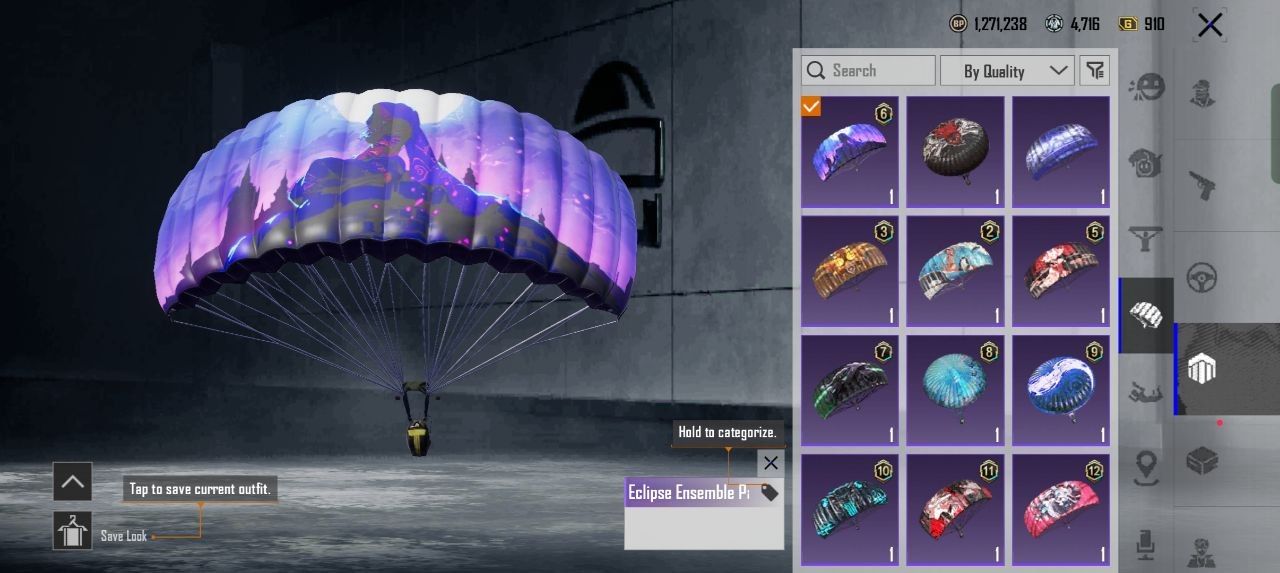Expand the up-arrow panel above Save Look
1280x573 pixels.
[72, 482]
